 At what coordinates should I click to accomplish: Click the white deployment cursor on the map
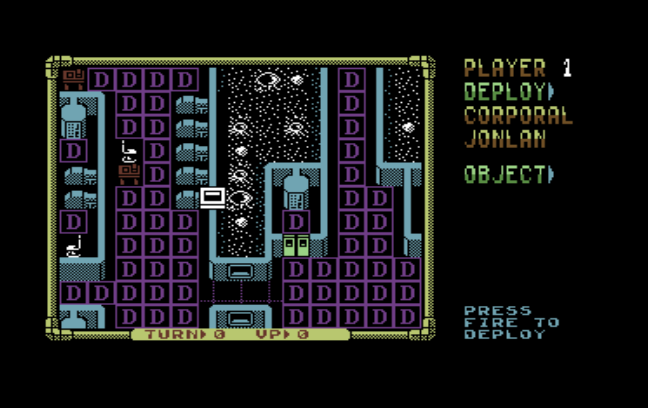pyautogui.click(x=212, y=196)
